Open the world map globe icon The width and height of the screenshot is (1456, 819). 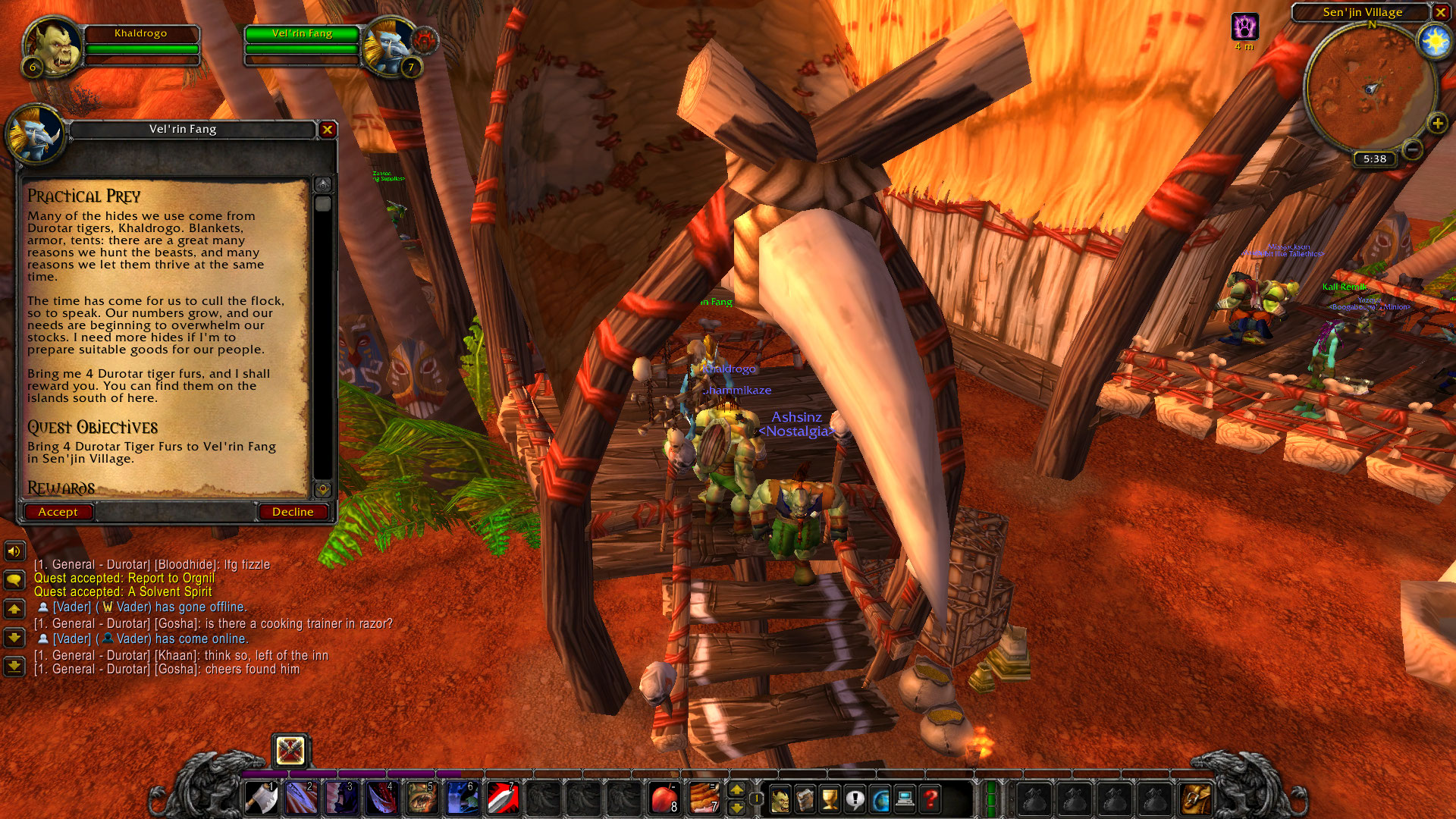click(880, 798)
